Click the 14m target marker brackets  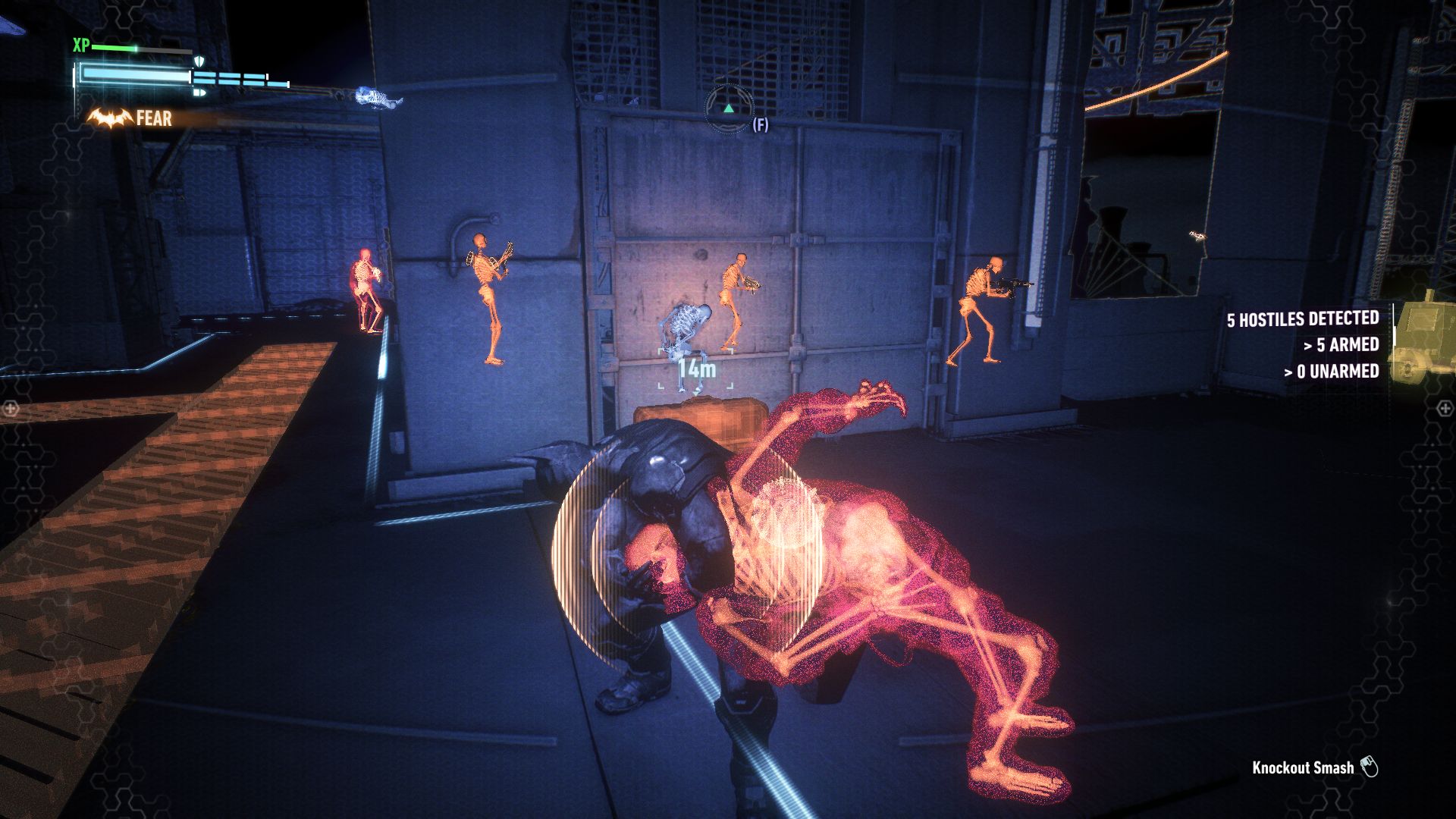[x=696, y=369]
